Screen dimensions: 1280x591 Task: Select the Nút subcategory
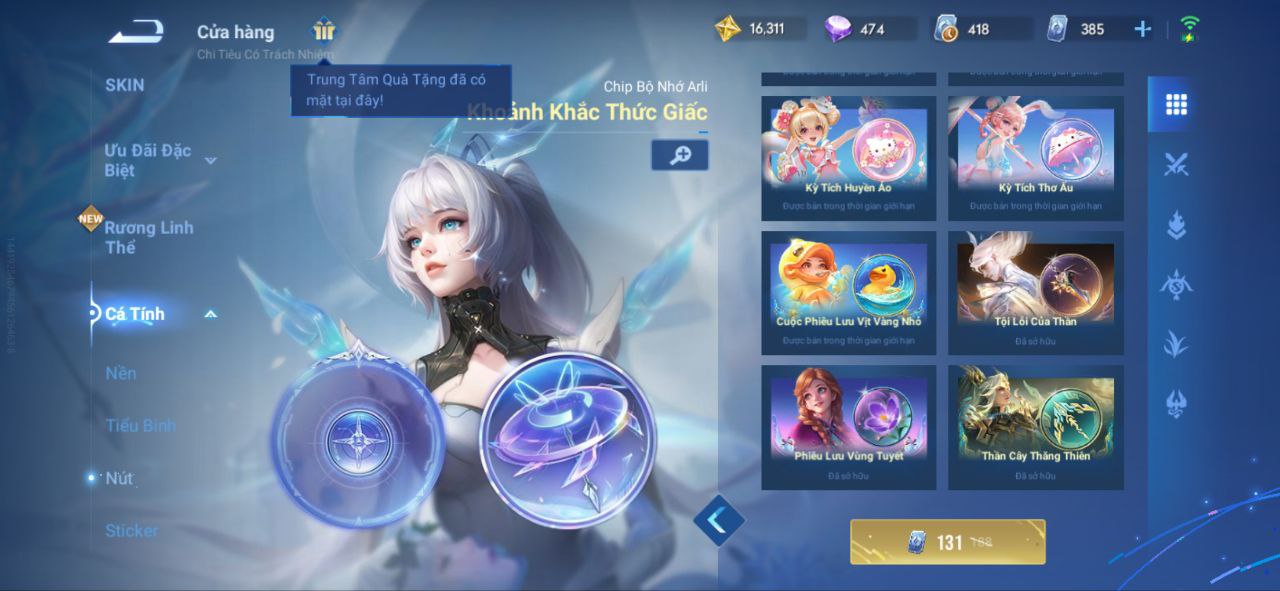119,478
